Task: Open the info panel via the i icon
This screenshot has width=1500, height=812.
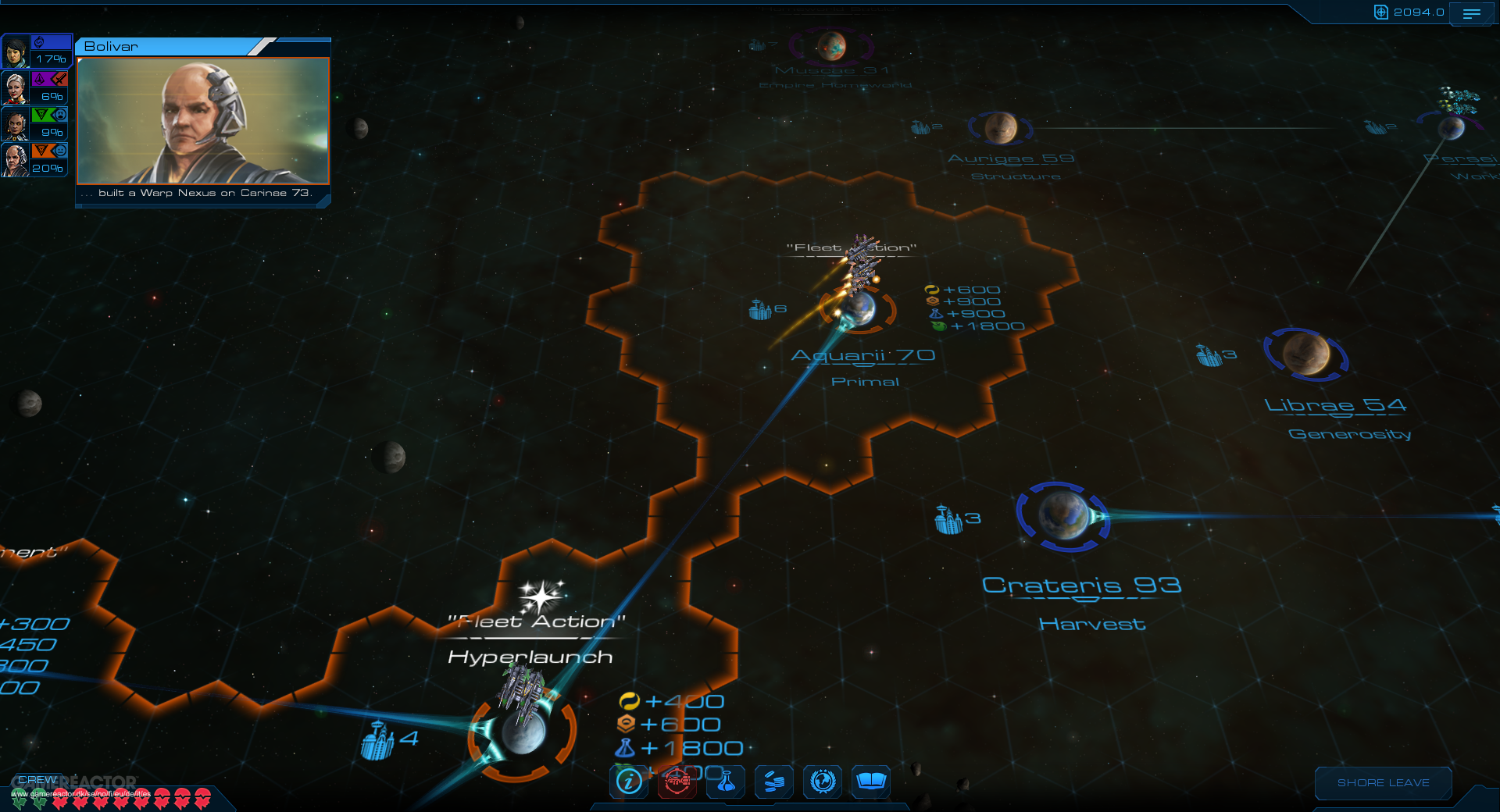Action: point(628,782)
